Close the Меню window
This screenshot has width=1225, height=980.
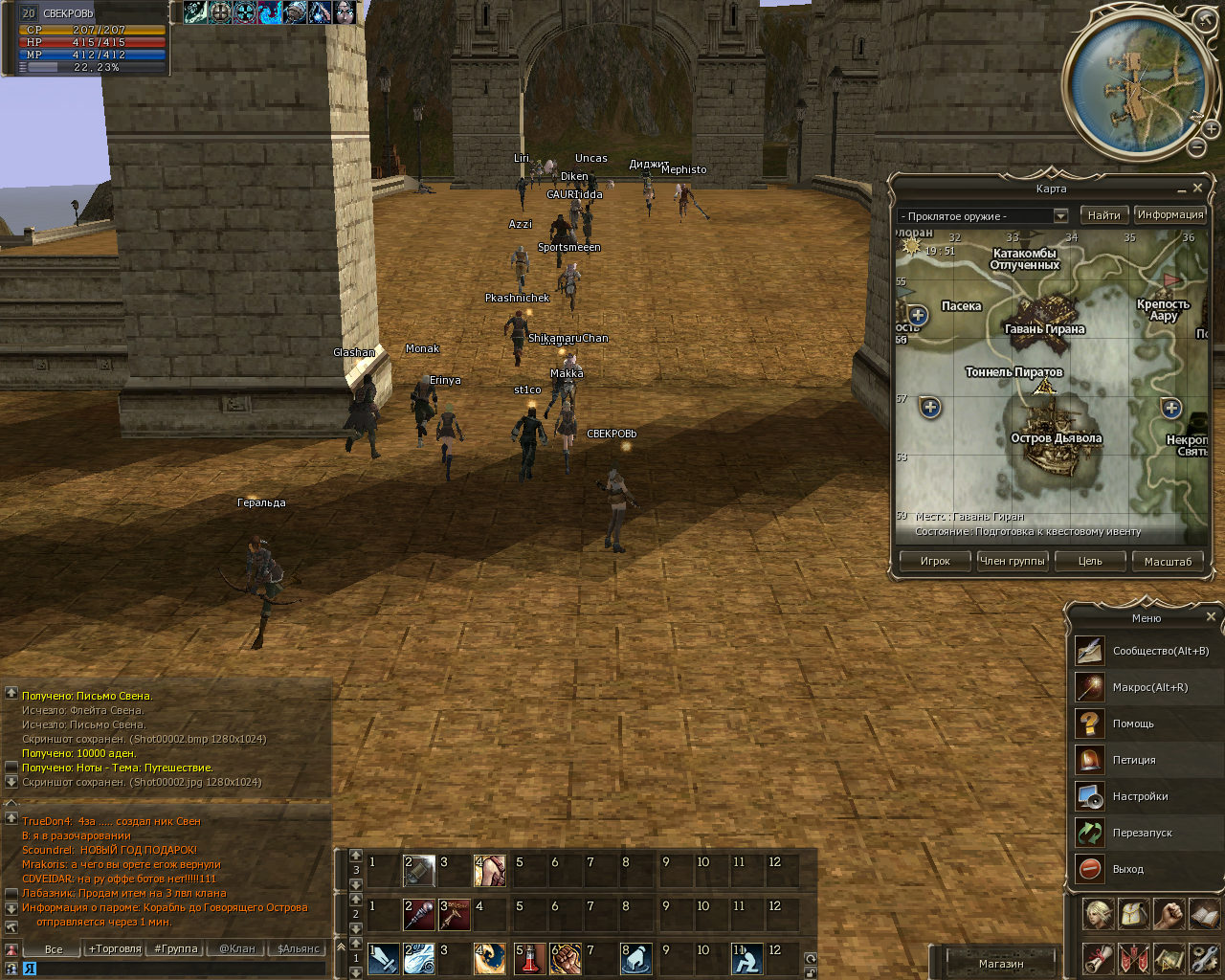(x=1211, y=617)
